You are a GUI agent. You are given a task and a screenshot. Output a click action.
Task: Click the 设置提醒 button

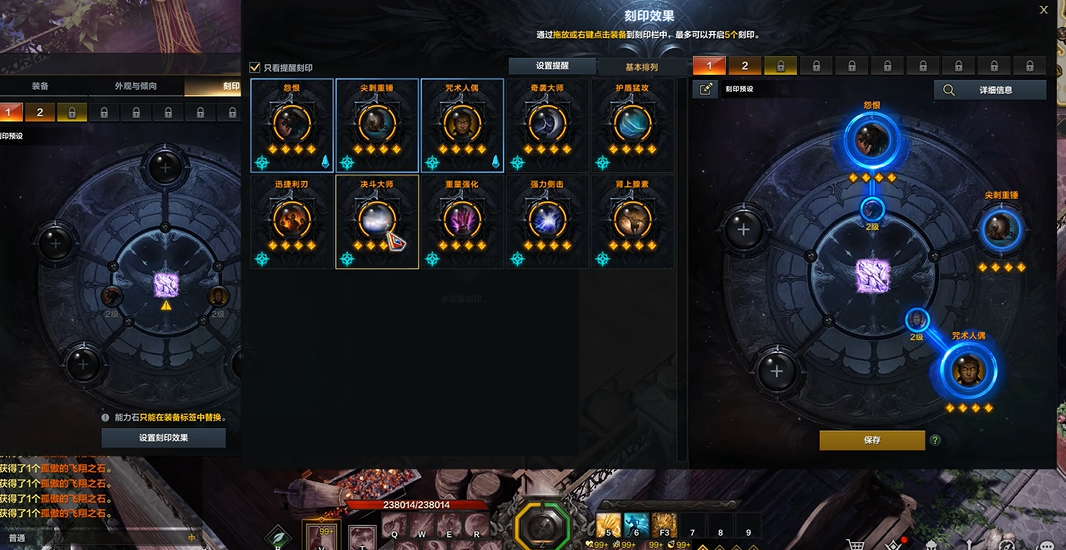pyautogui.click(x=552, y=66)
